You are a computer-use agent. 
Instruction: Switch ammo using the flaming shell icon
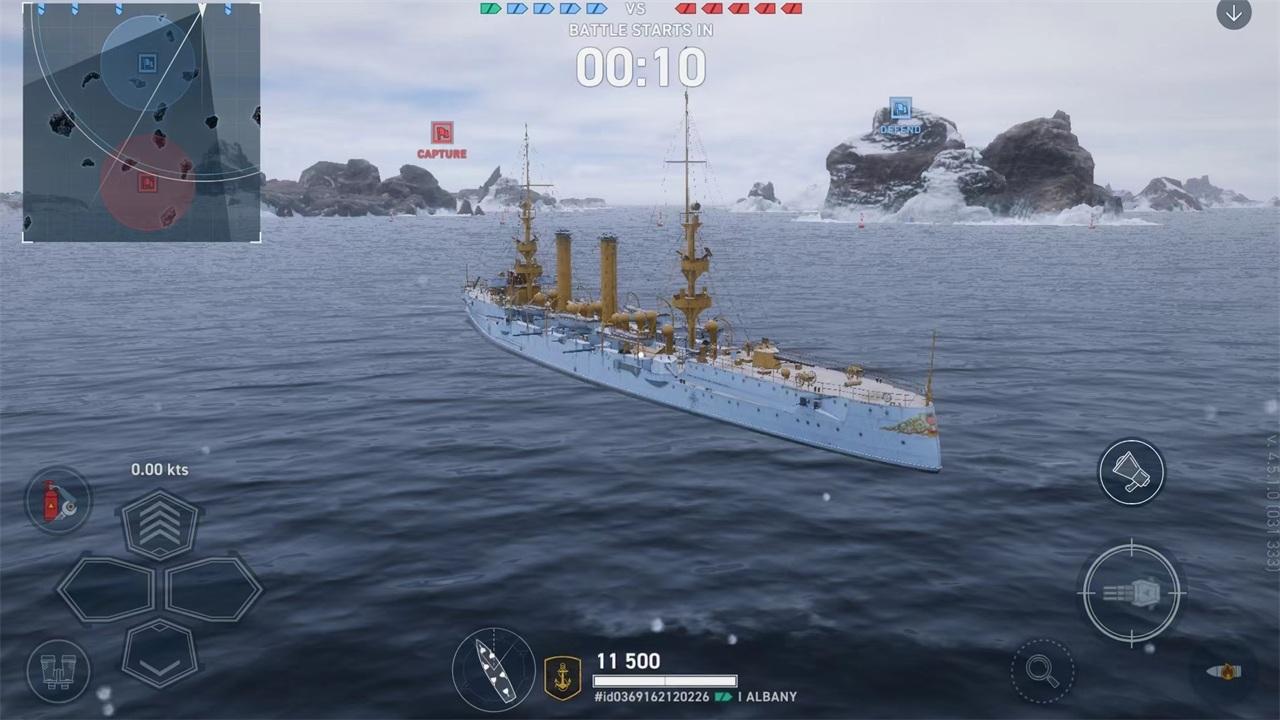point(1223,671)
